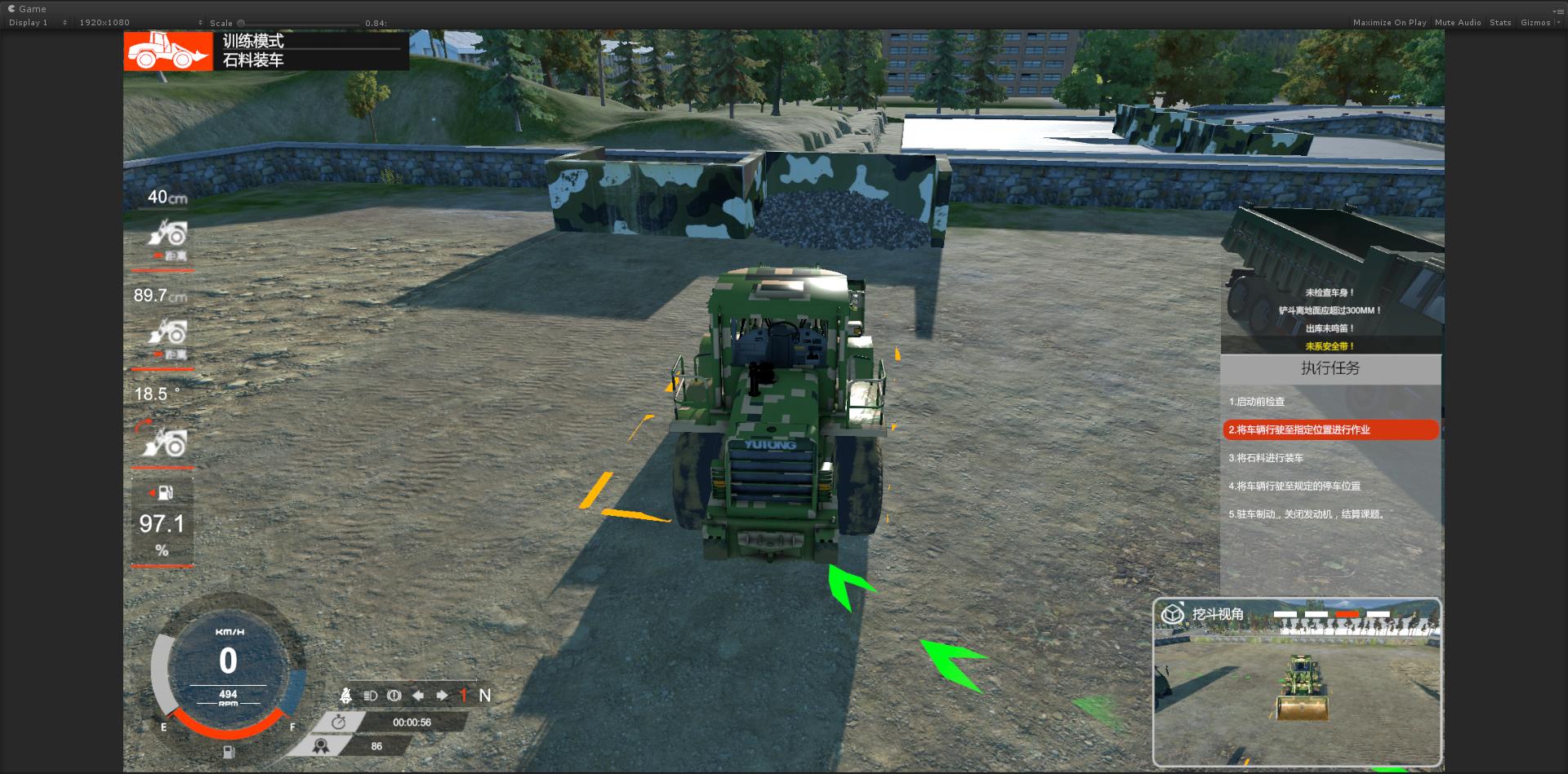Viewport: 1568px width, 774px height.
Task: Toggle Mute Audio in the editor toolbar
Action: (1458, 23)
